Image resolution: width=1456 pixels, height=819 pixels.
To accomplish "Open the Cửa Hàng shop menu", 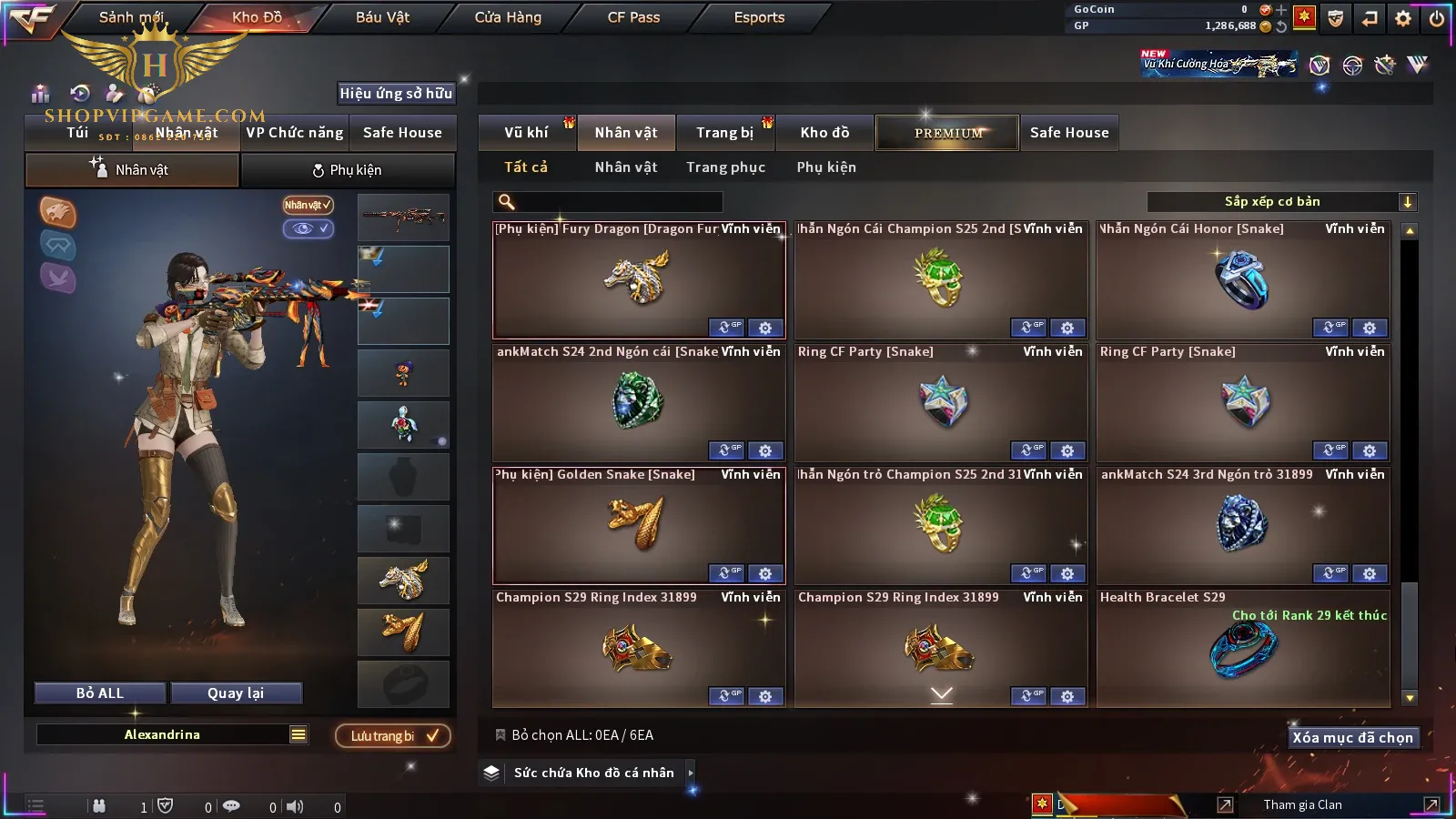I will click(508, 17).
